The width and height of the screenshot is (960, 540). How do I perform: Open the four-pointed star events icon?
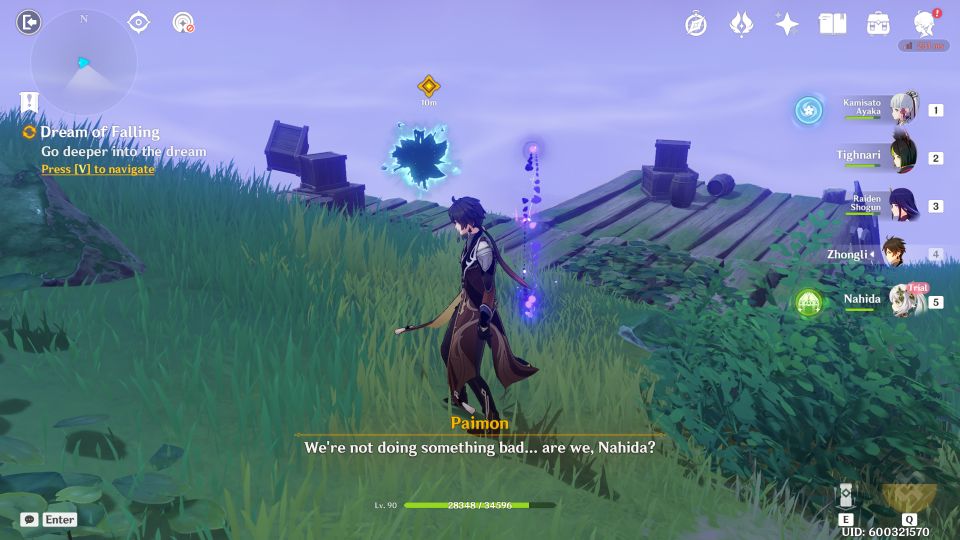pos(787,24)
